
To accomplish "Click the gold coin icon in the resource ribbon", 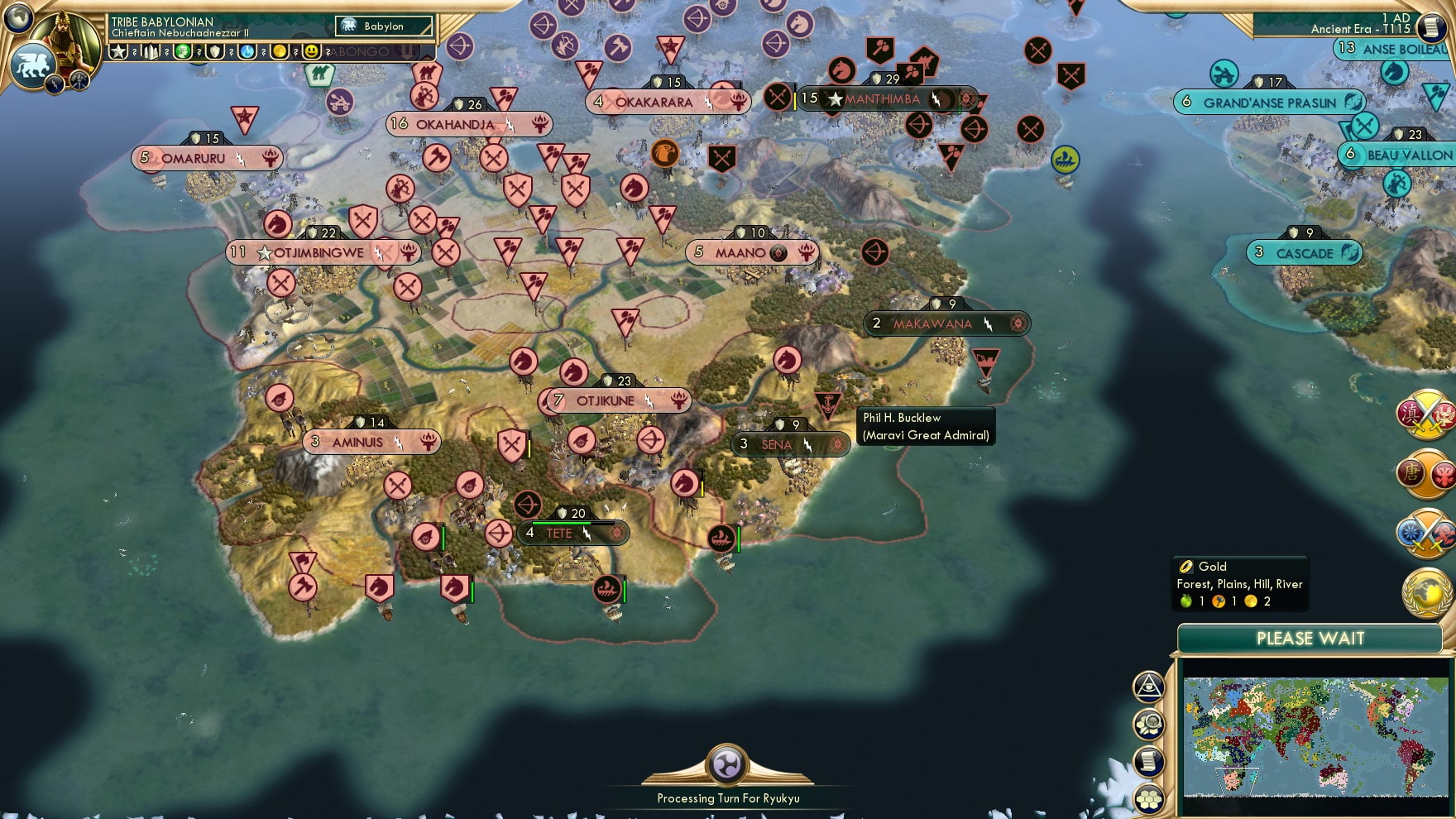I will click(x=280, y=51).
